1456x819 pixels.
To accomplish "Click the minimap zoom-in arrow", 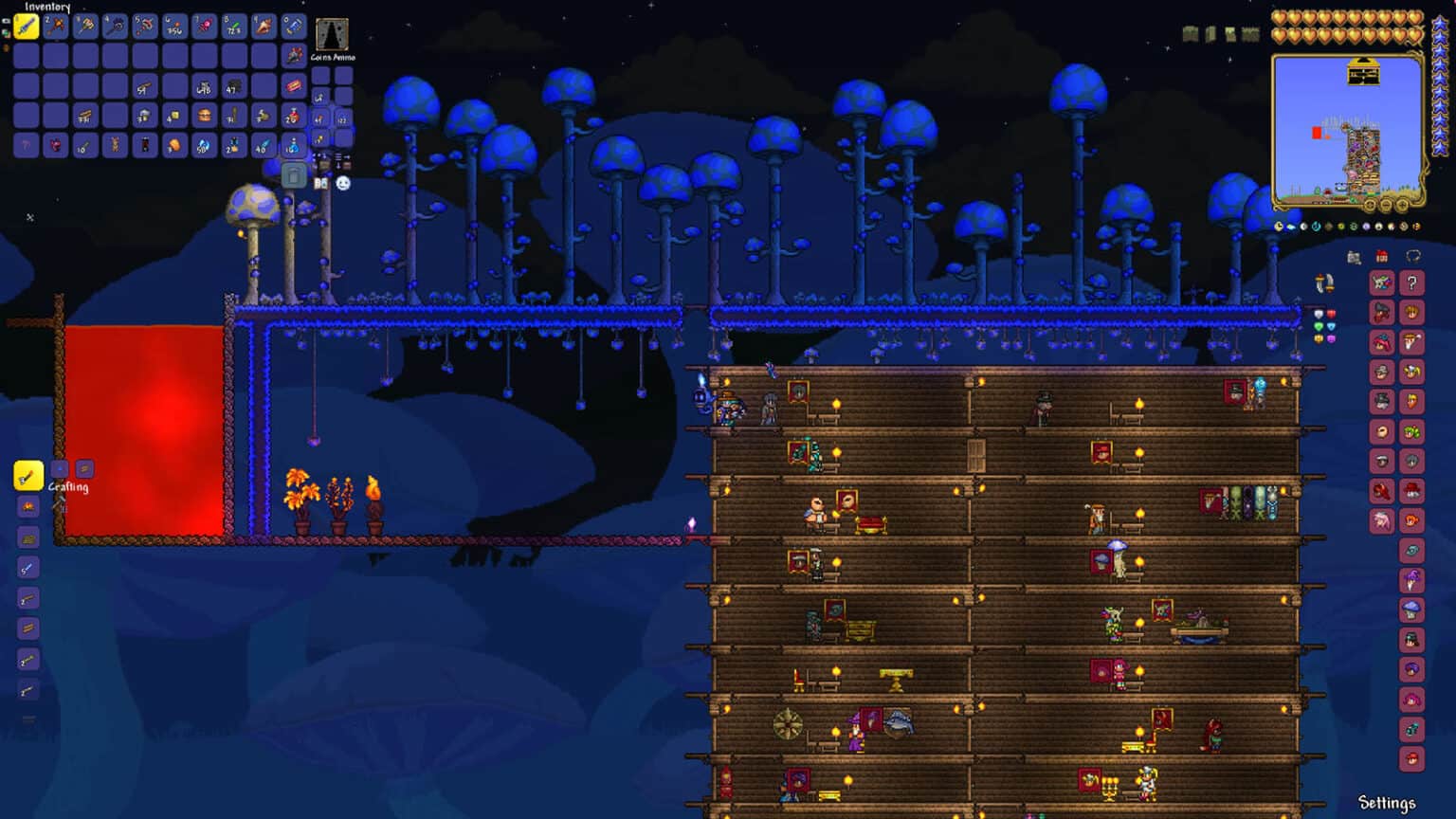I will click(1402, 204).
